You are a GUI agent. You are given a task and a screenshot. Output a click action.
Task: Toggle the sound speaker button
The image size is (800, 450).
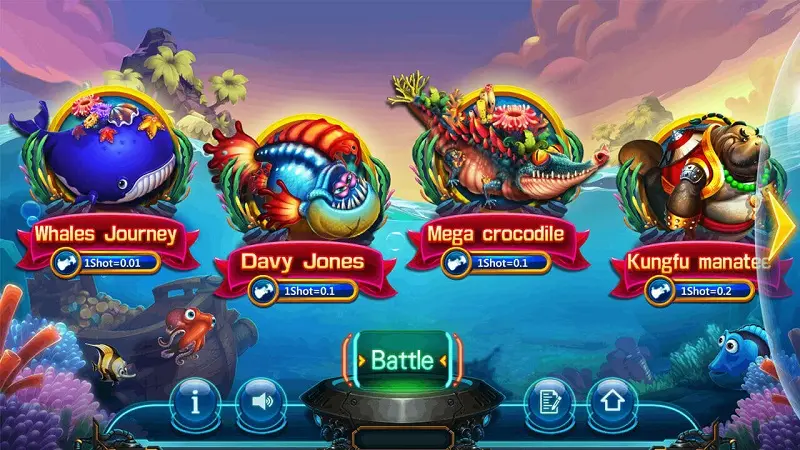(261, 402)
